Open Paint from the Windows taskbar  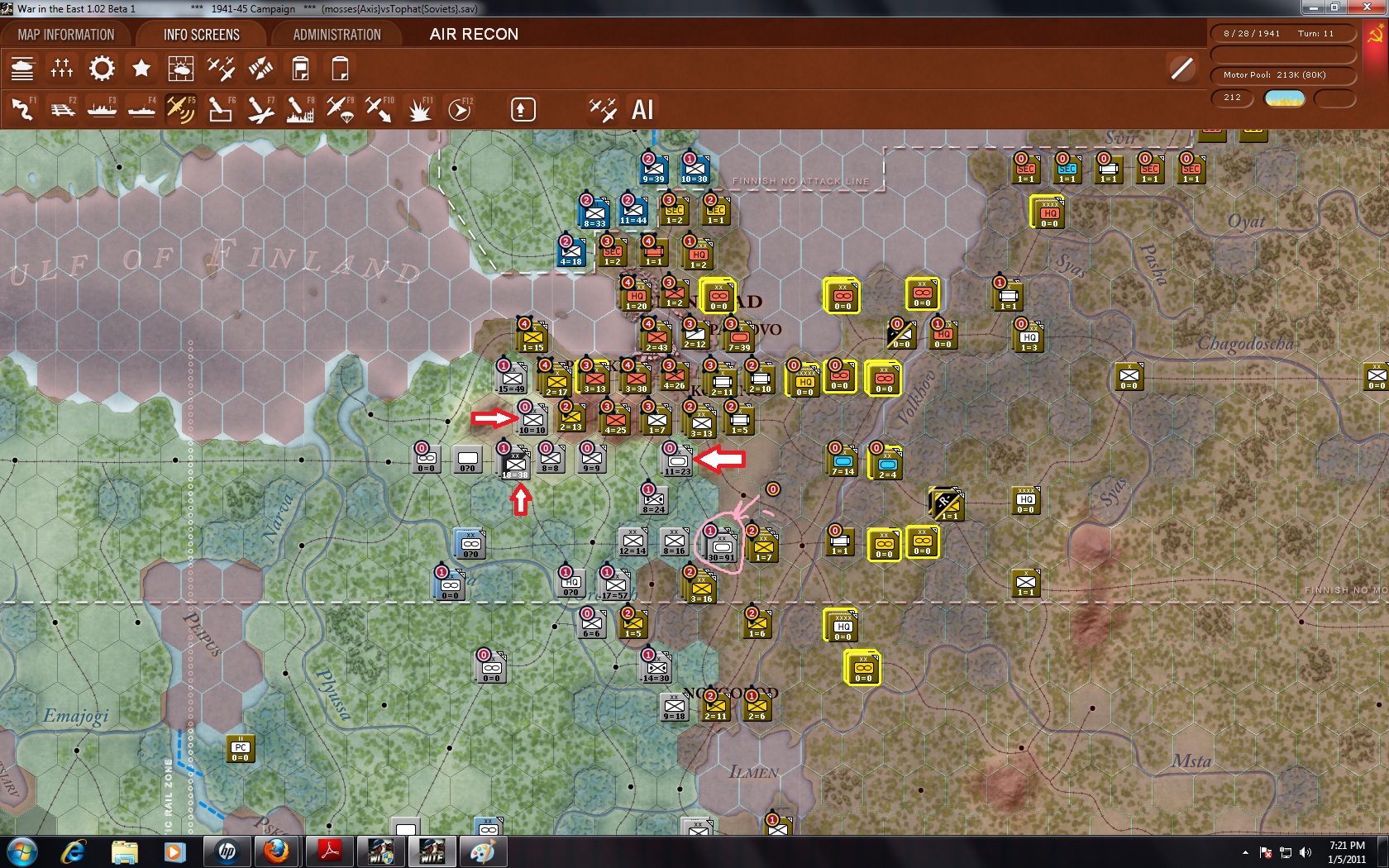tap(484, 851)
